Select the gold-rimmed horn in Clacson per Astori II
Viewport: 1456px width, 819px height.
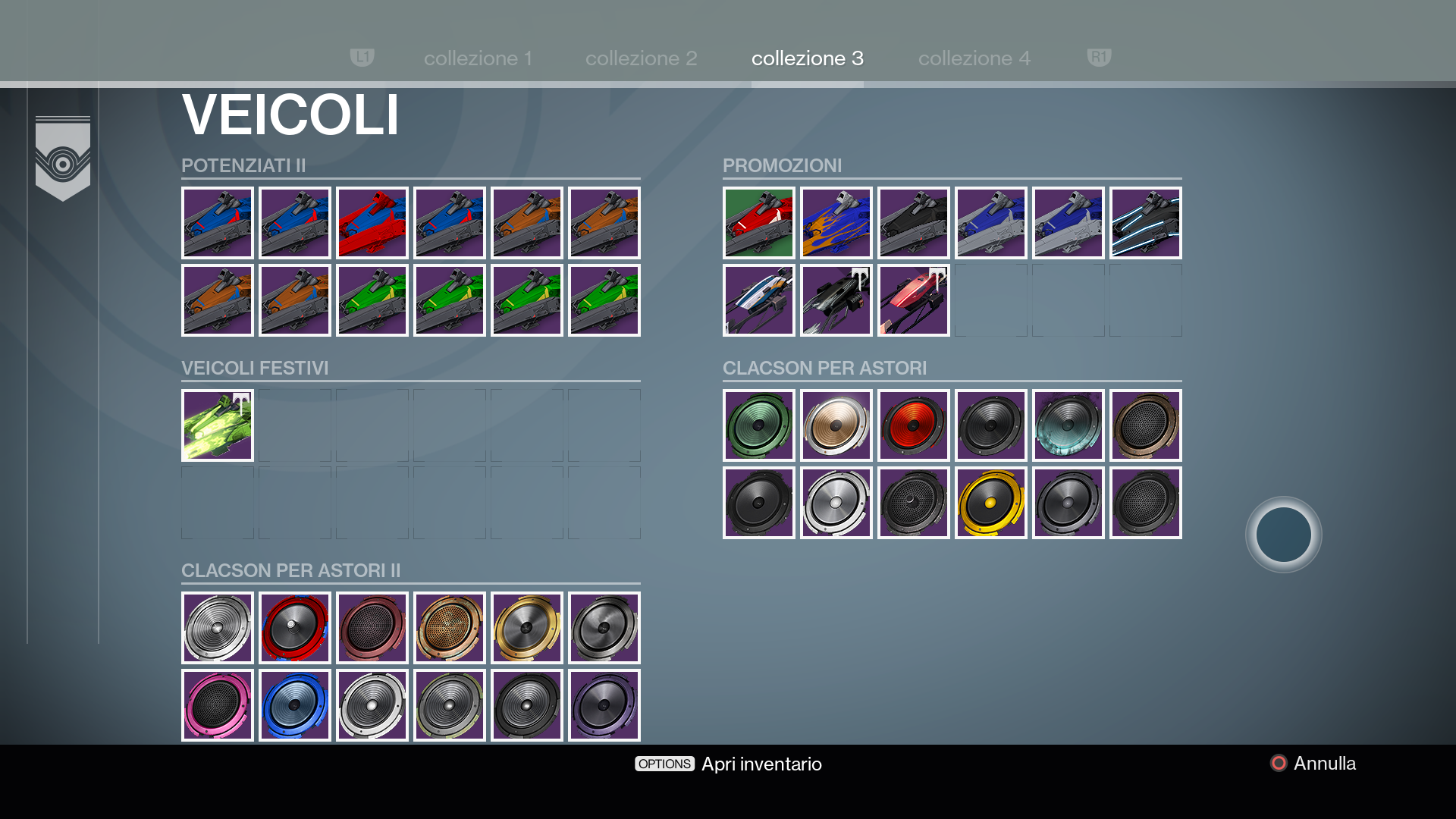[527, 628]
